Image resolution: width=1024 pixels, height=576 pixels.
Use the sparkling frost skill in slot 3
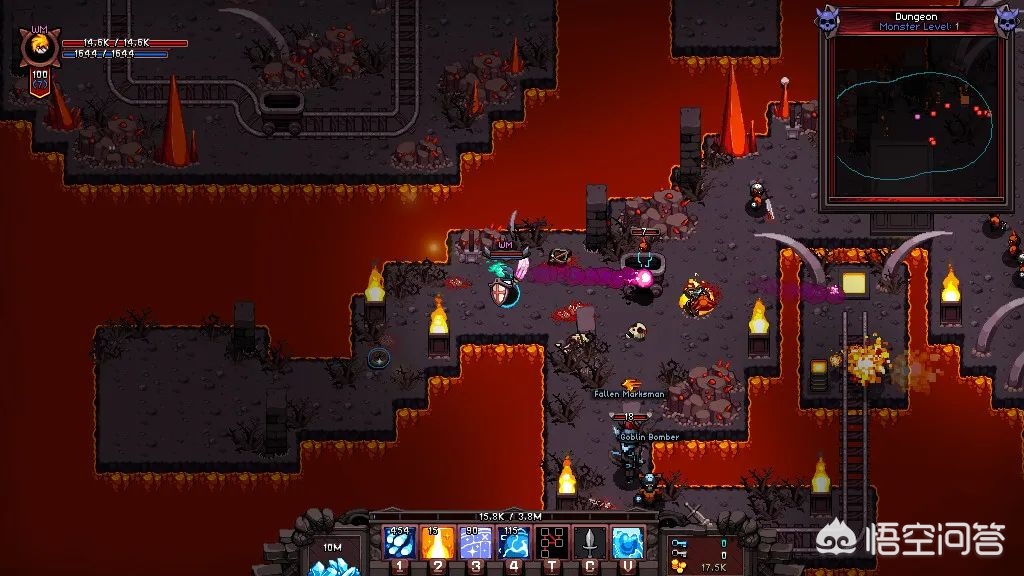click(x=476, y=543)
